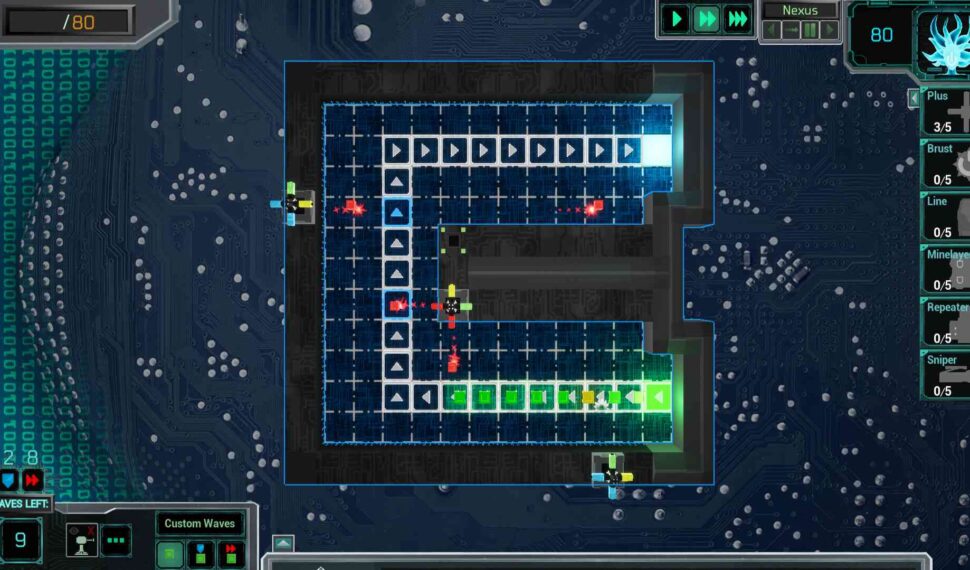Click the Nexus label button

[x=800, y=10]
